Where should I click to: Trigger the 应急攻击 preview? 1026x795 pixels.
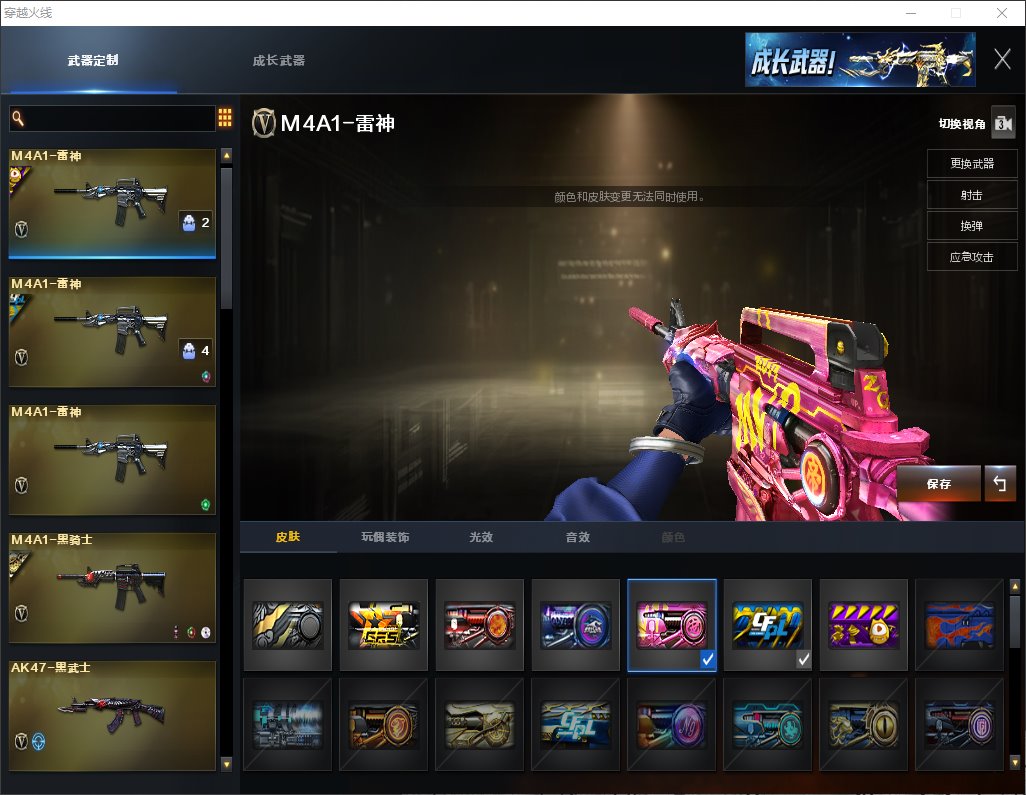[x=971, y=257]
